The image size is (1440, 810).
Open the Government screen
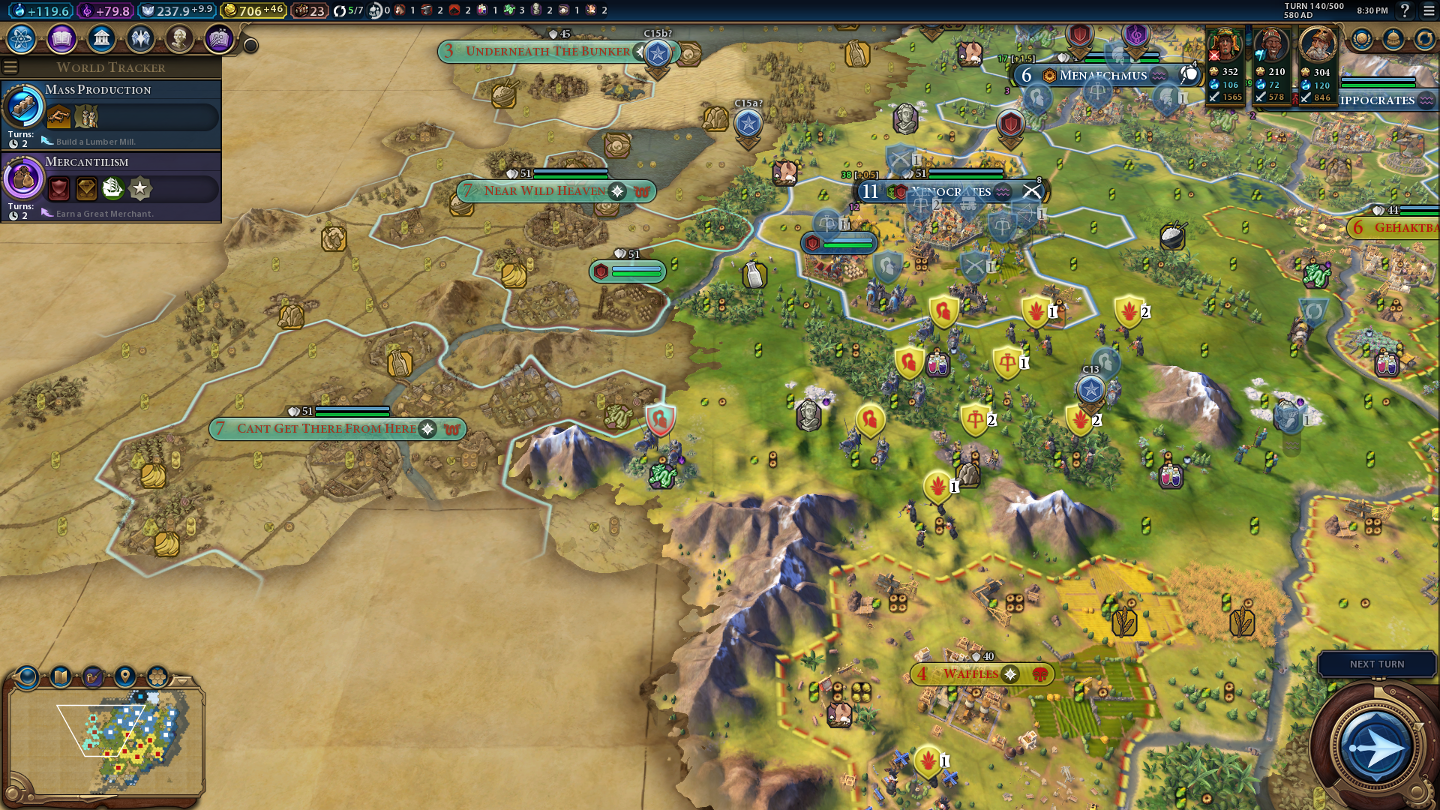click(x=101, y=39)
